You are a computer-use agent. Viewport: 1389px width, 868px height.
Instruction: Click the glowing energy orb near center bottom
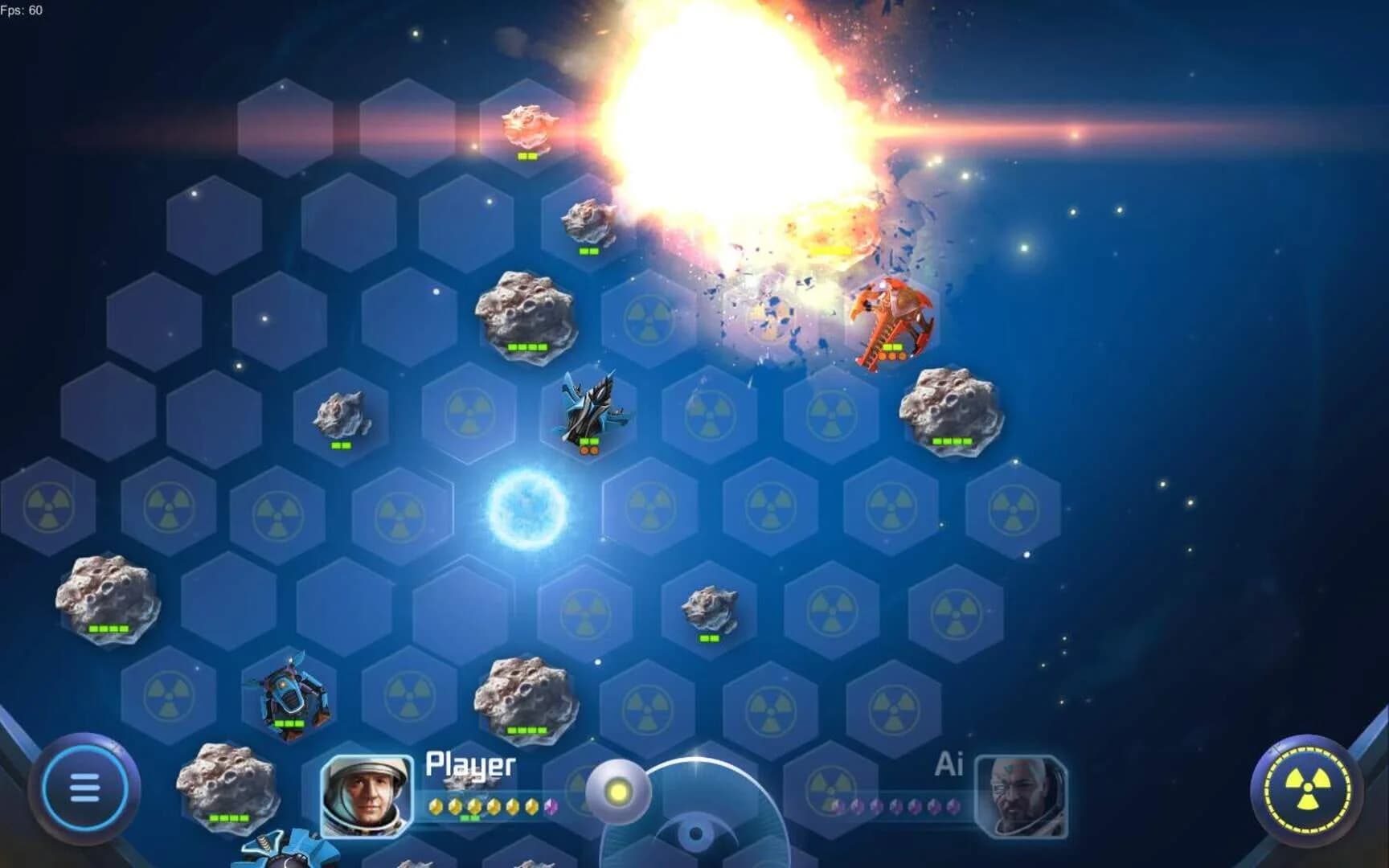pyautogui.click(x=619, y=792)
